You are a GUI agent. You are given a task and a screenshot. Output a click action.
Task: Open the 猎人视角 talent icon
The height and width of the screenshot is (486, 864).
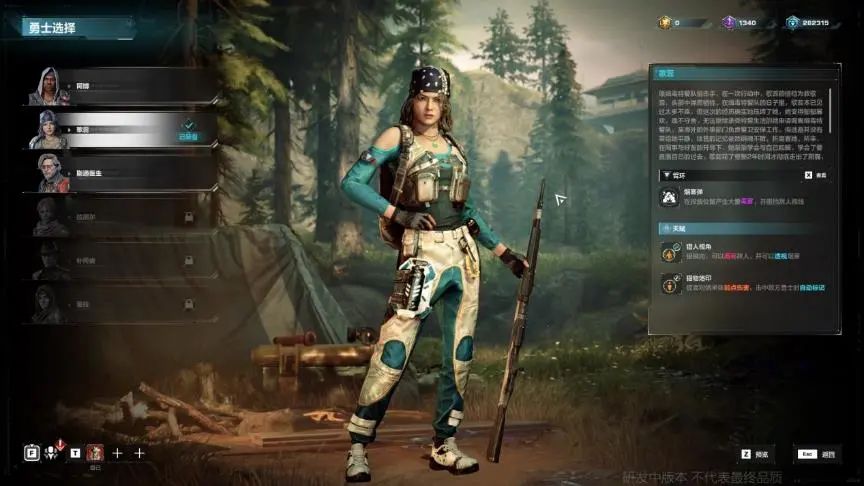pos(668,252)
